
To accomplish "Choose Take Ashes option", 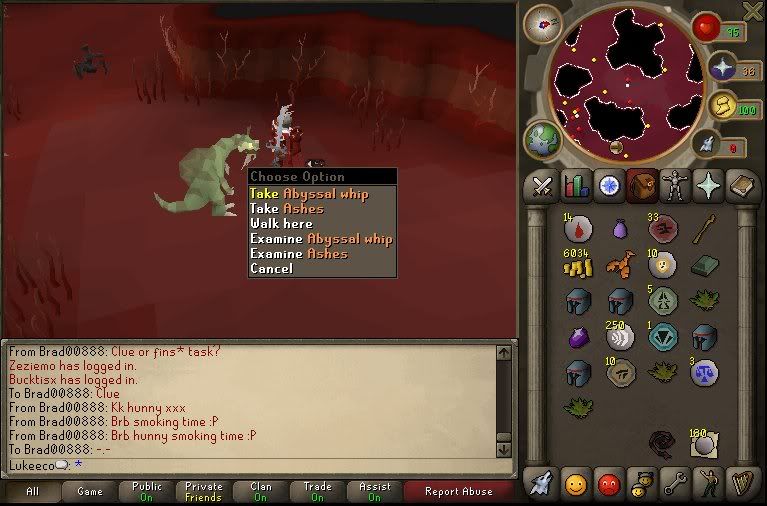I will 287,208.
